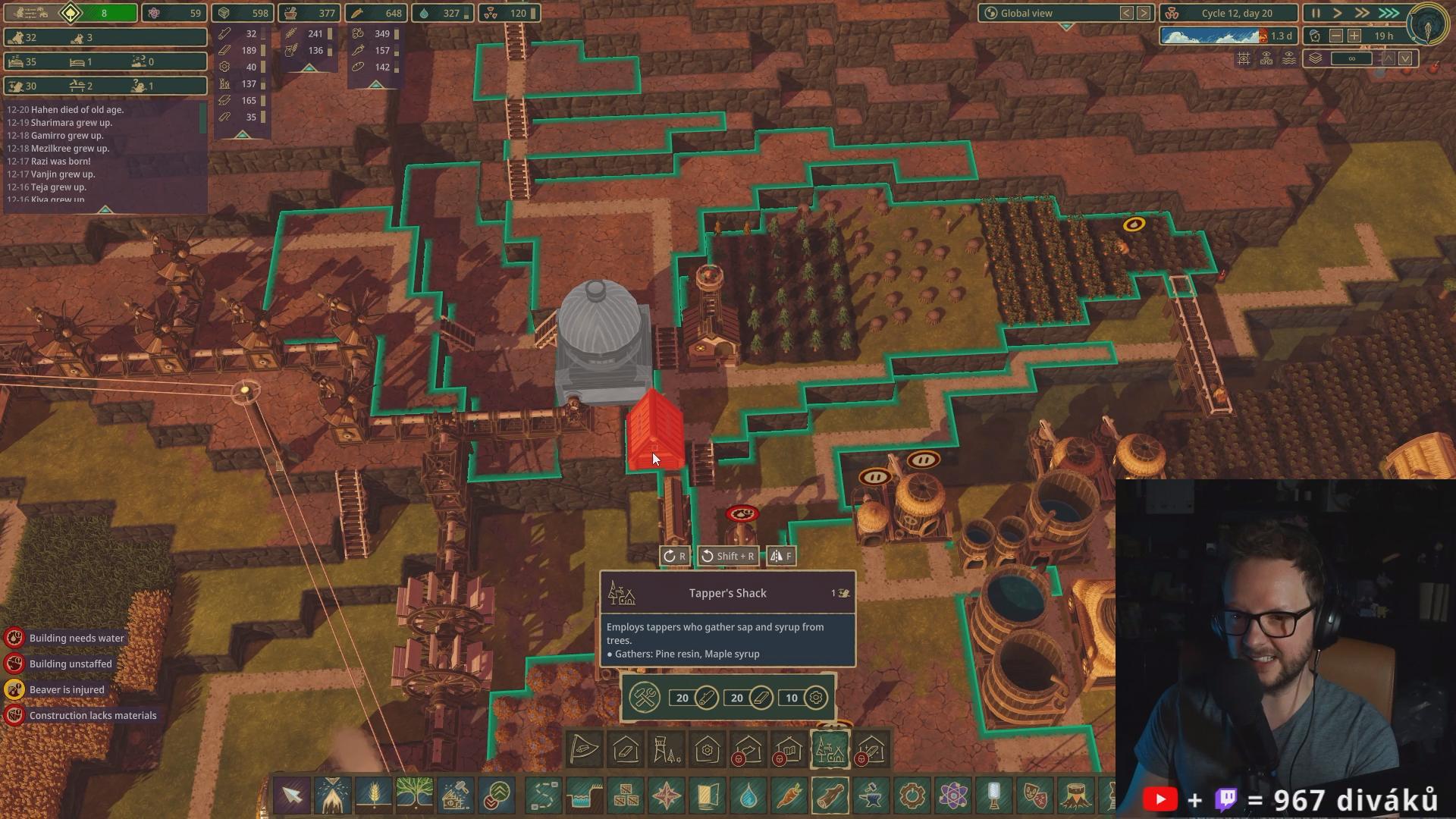1456x819 pixels.
Task: Toggle the grid visibility icon
Action: 1244,58
